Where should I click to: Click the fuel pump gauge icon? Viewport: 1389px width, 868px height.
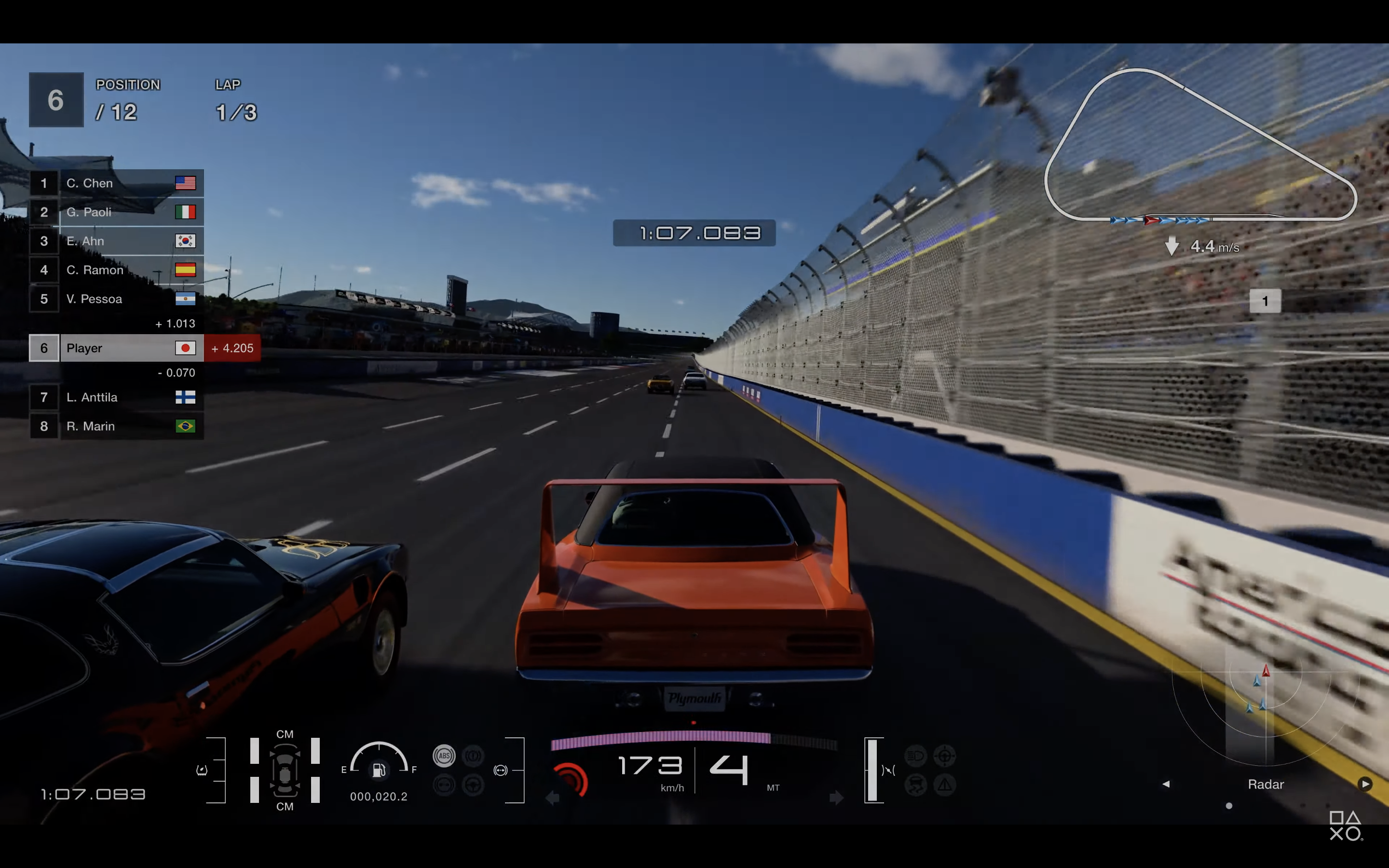(379, 769)
